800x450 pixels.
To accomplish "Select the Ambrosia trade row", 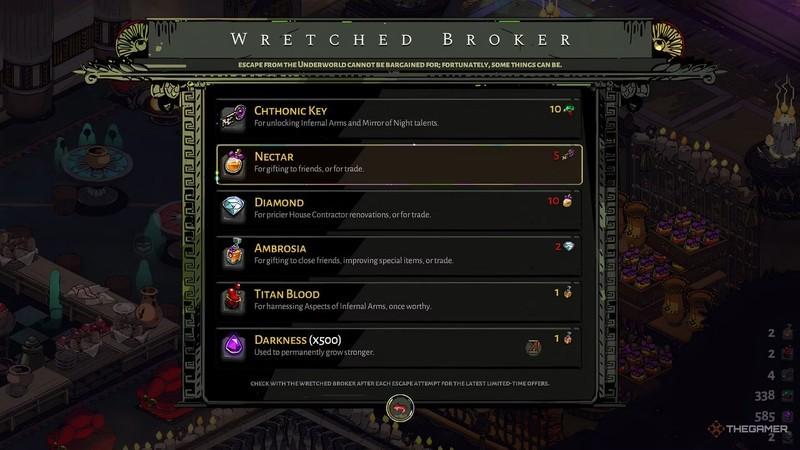I will (398, 254).
